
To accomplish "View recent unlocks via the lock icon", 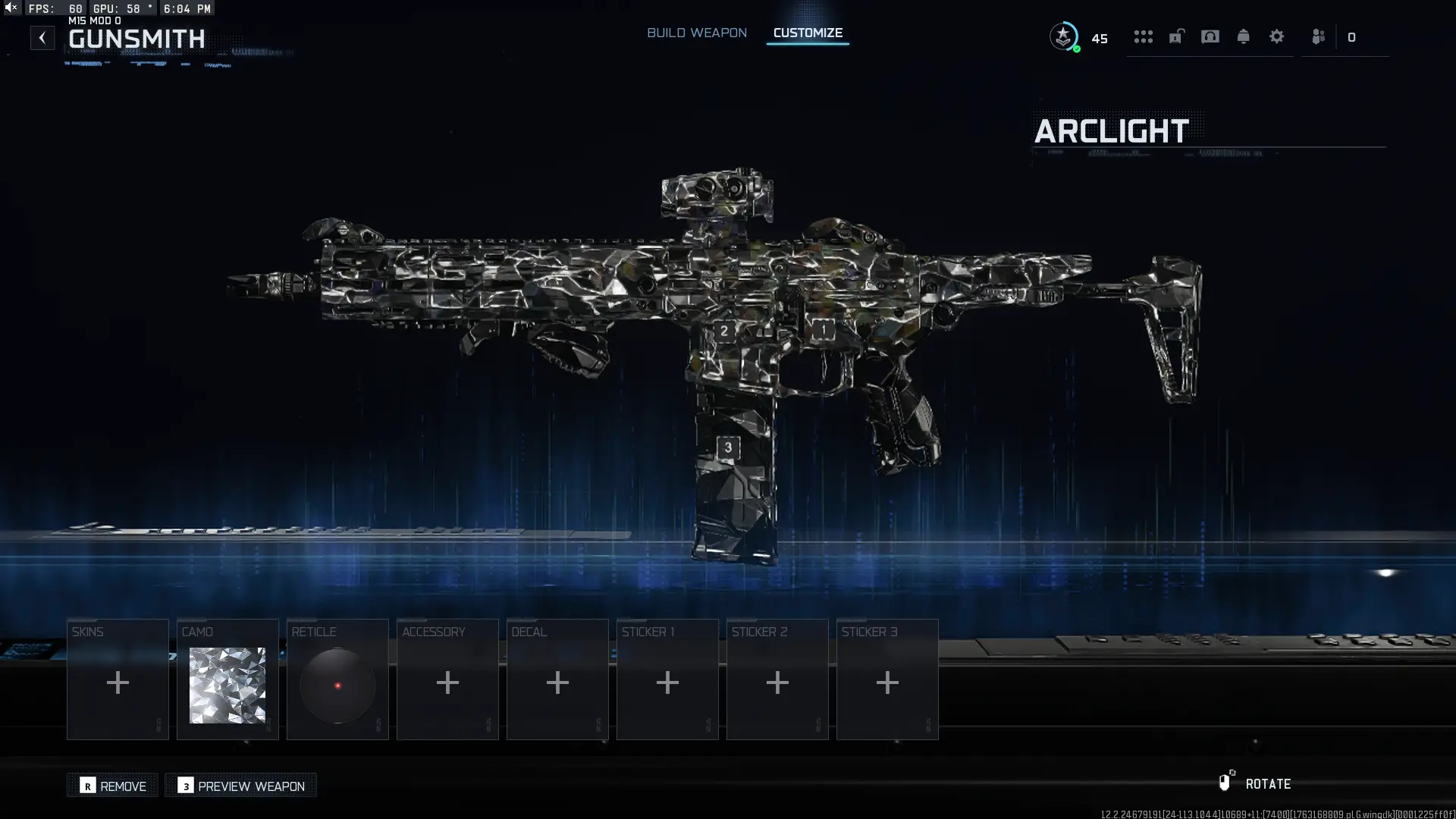I will click(1176, 36).
